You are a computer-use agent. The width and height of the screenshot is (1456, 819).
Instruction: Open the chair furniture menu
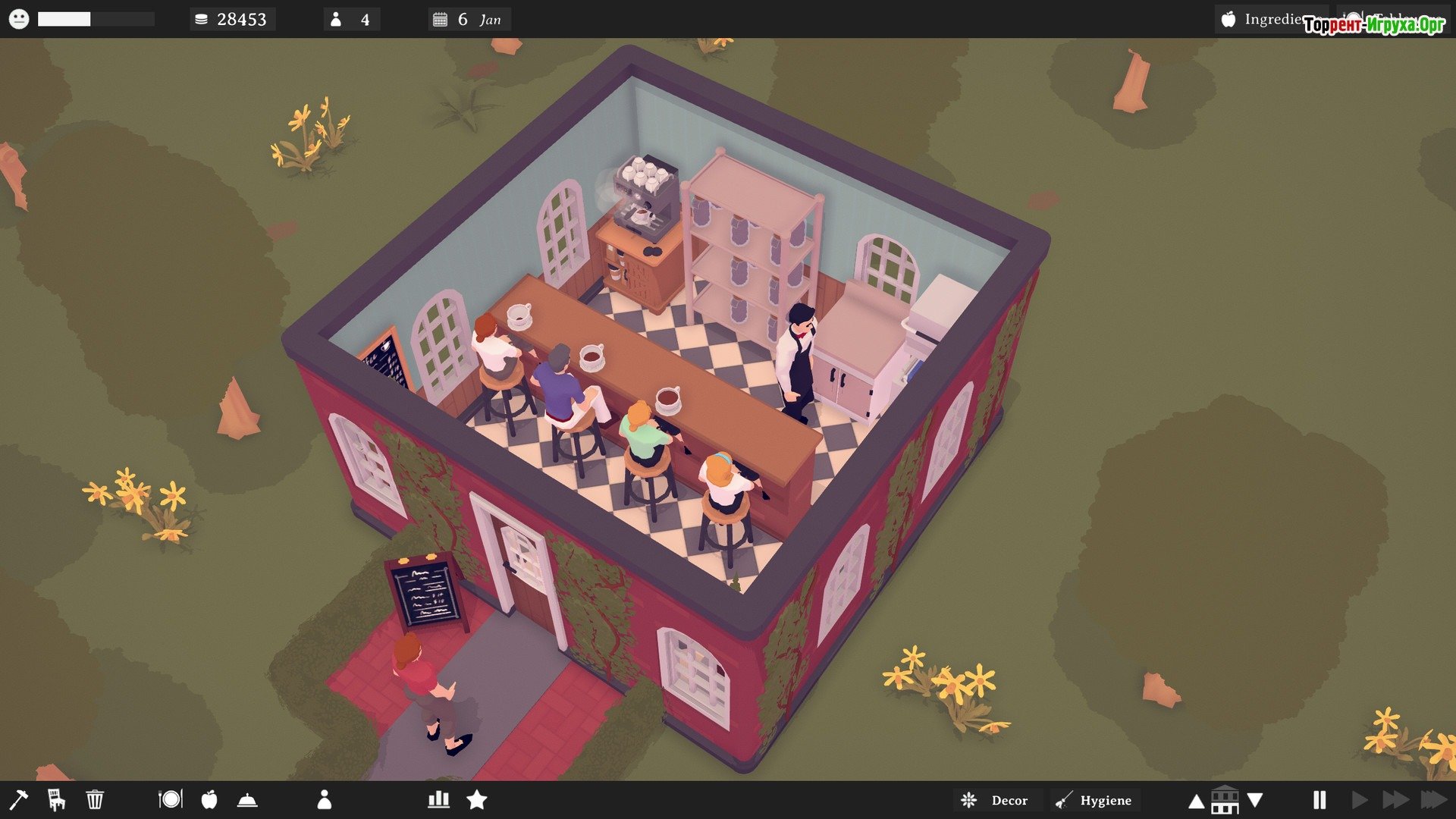[x=56, y=799]
